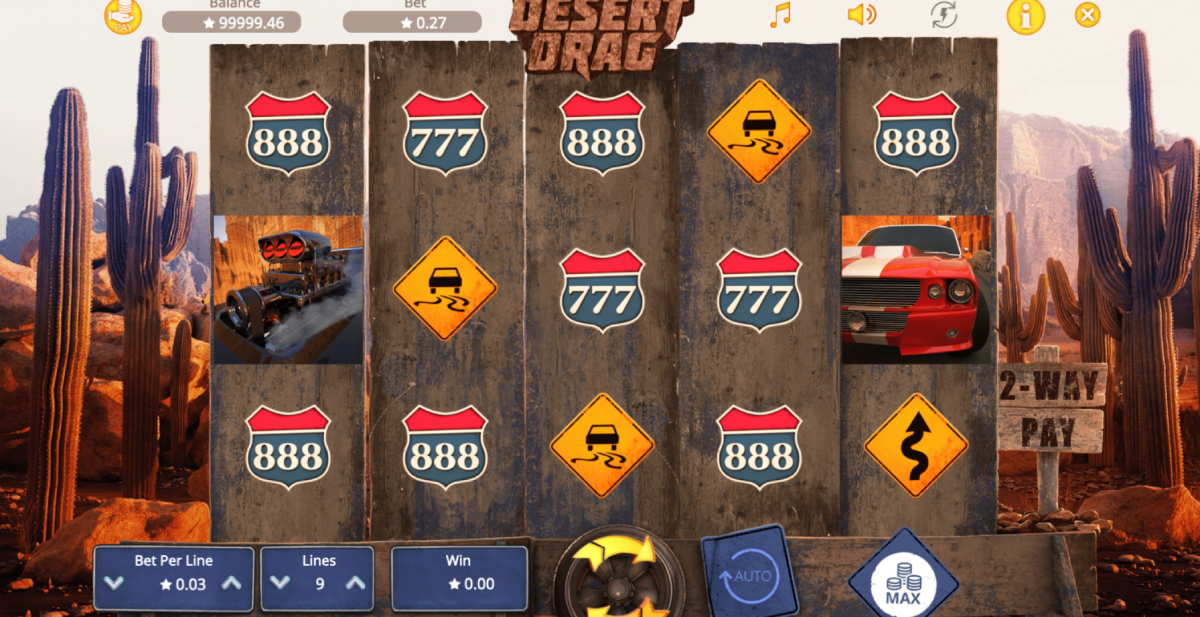Decrease the Bet Per Line value

pos(114,584)
